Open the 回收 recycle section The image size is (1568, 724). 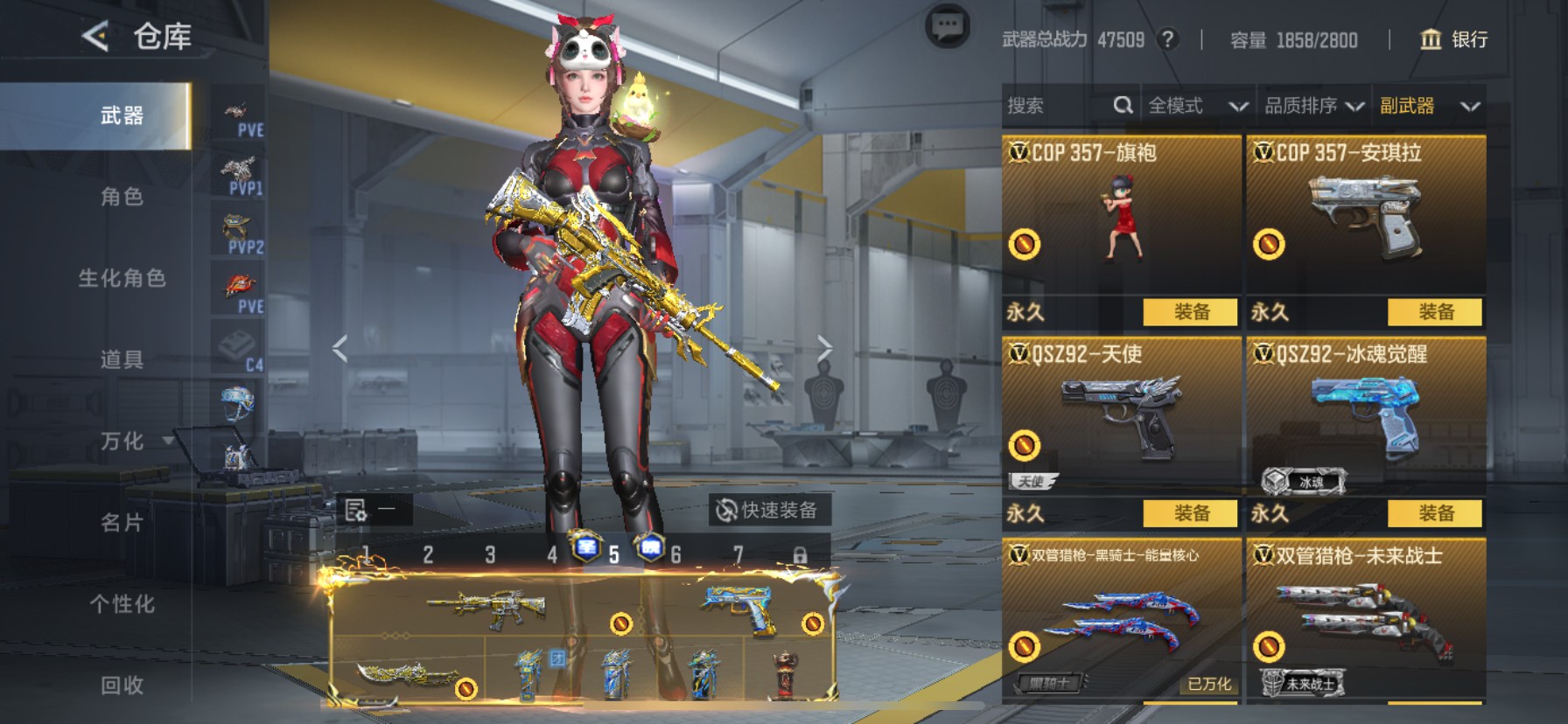coord(122,685)
